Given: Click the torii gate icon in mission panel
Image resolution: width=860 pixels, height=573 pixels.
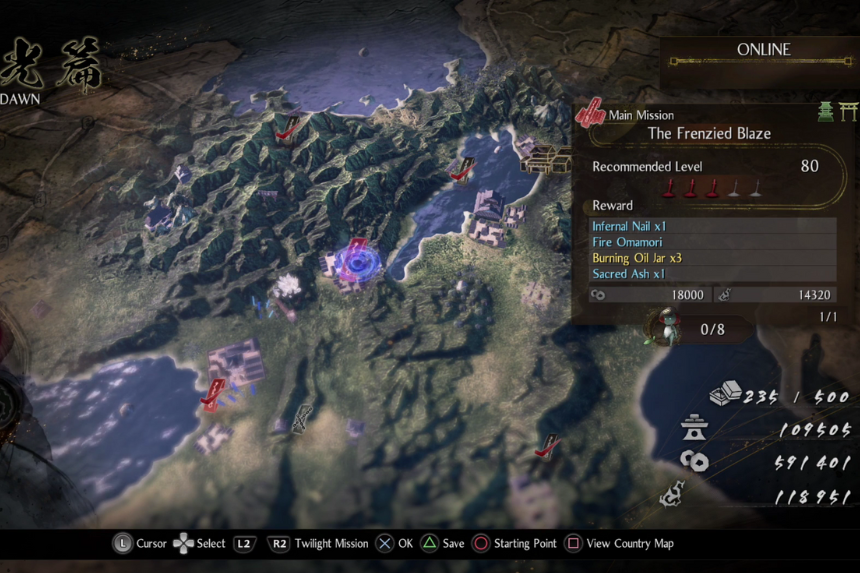Looking at the screenshot, I should 849,112.
